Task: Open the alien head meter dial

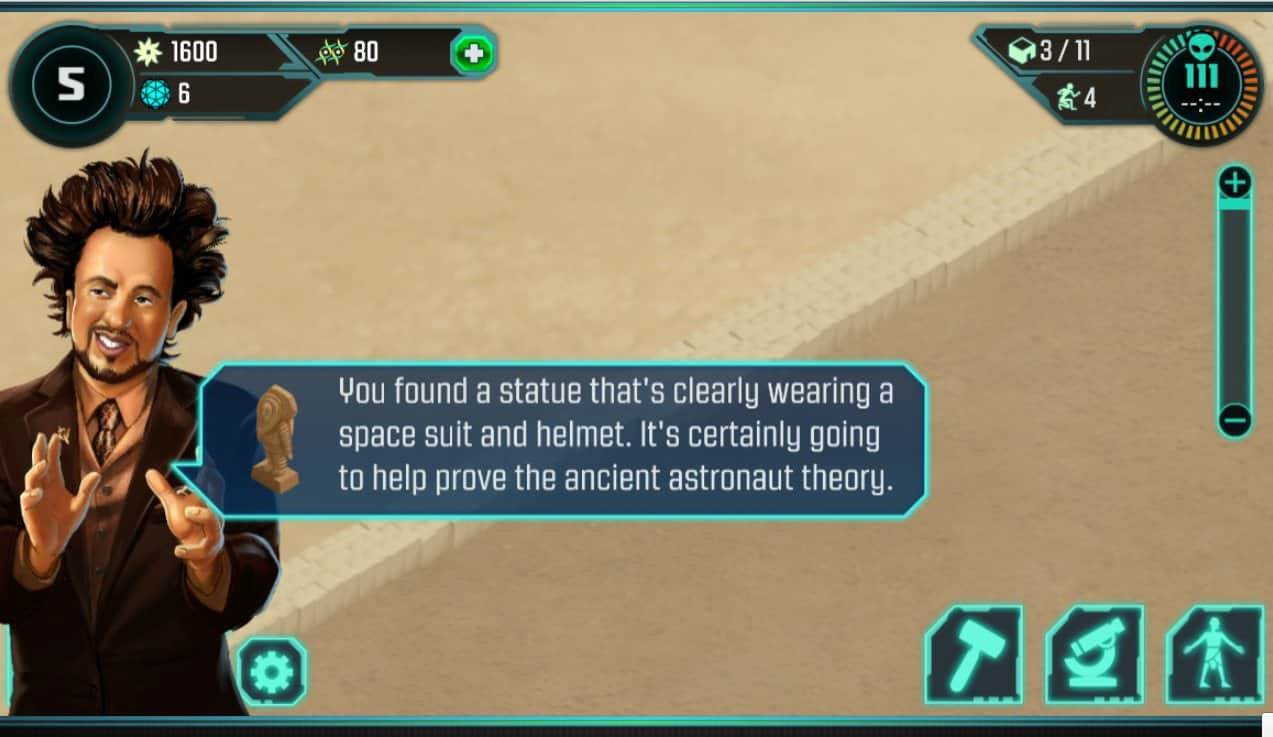Action: [x=1202, y=84]
